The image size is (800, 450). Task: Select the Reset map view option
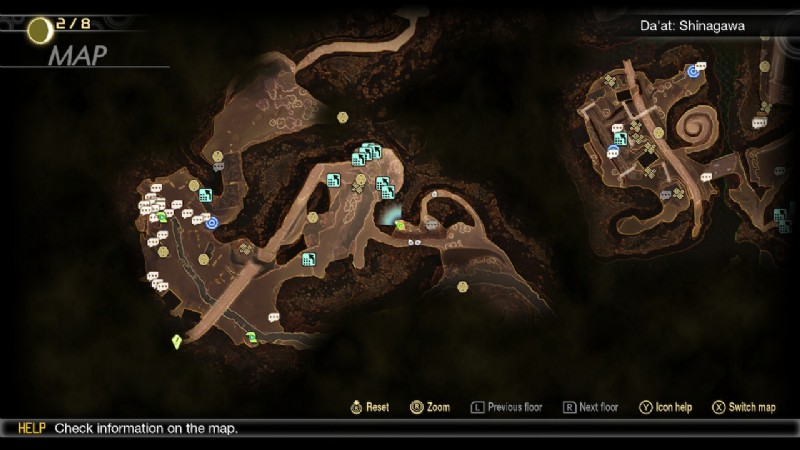pyautogui.click(x=369, y=407)
